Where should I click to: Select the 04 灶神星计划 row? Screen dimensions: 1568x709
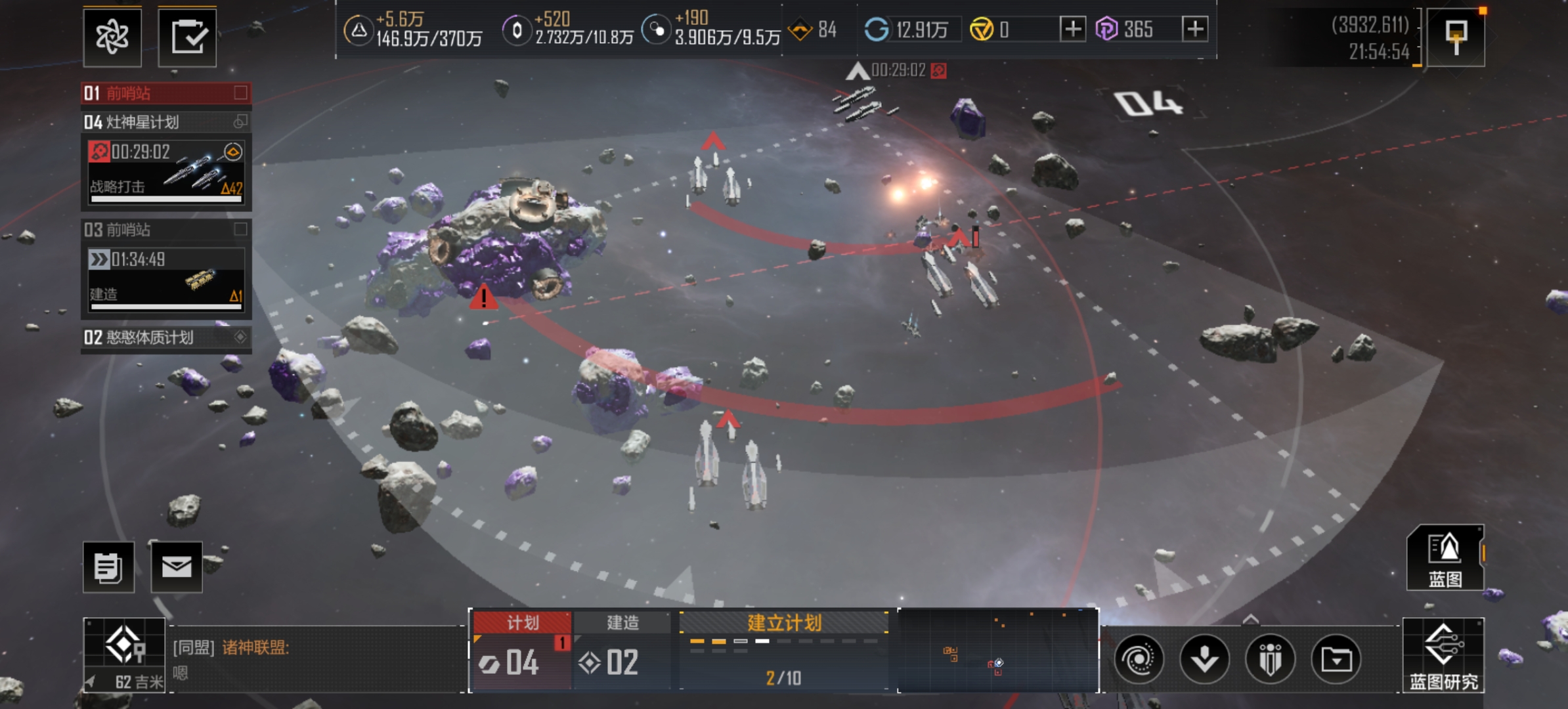click(x=165, y=122)
